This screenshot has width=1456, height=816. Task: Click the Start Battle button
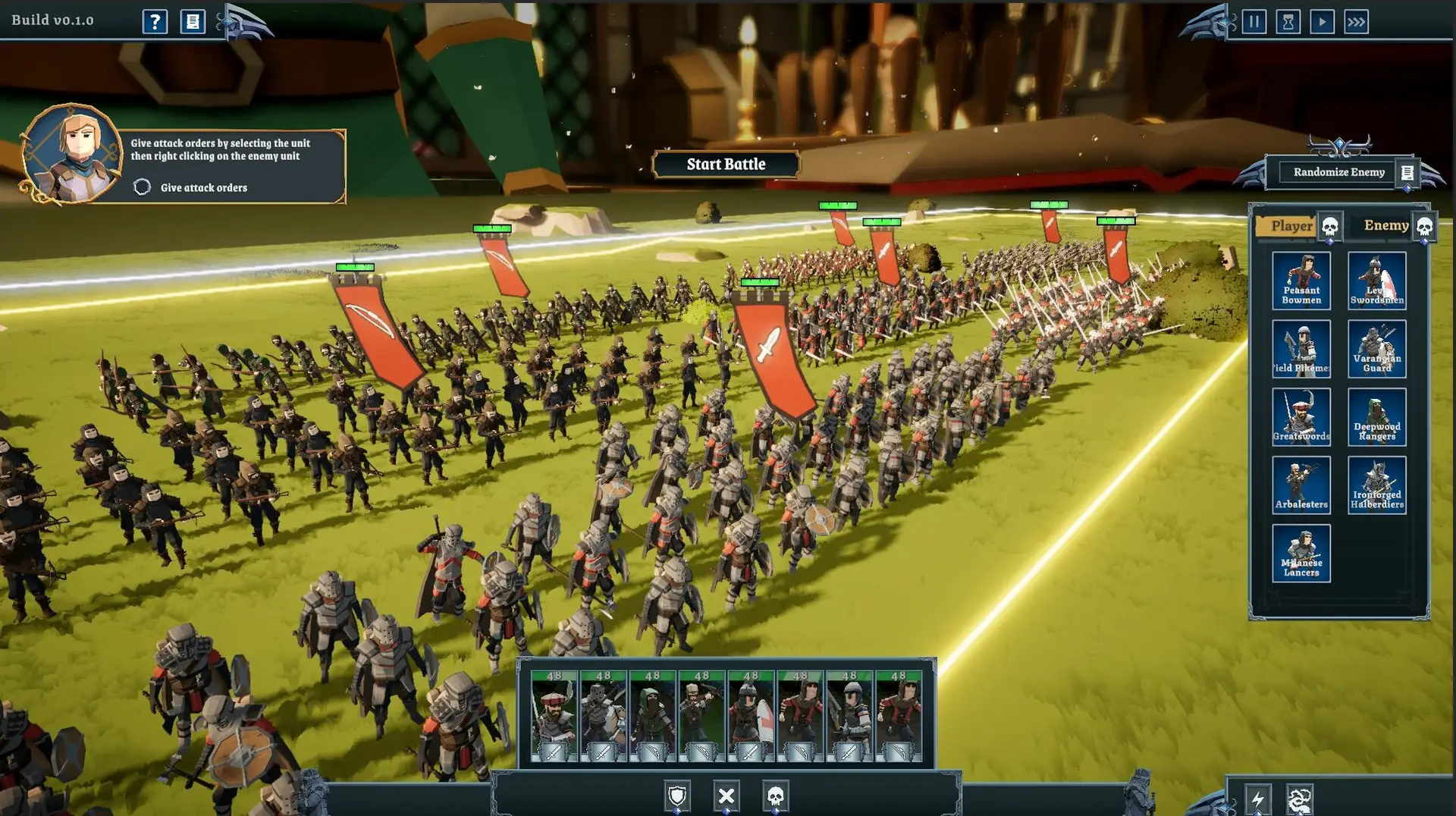(726, 164)
